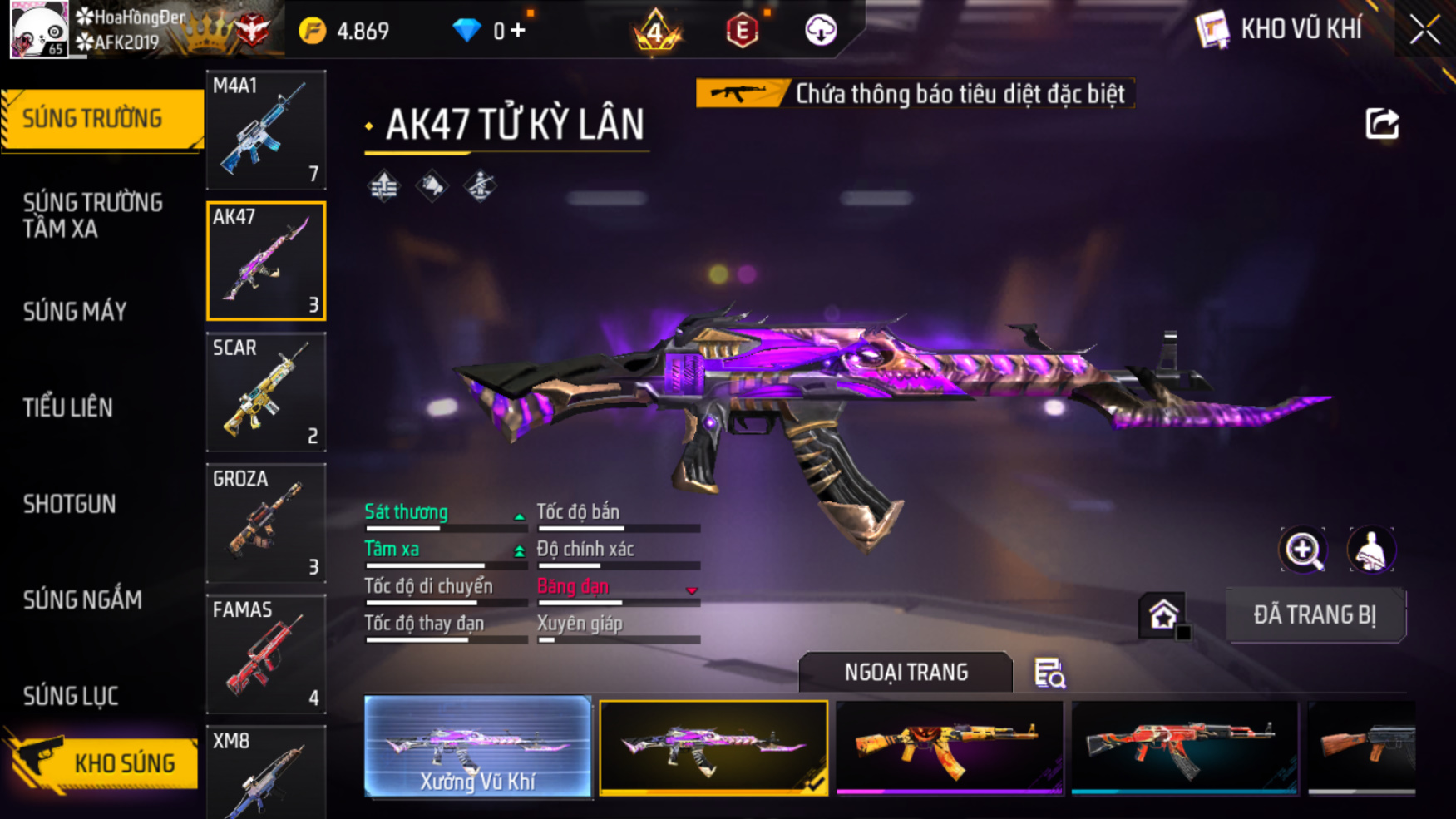Select the SCAR weapon tile
This screenshot has height=819, width=1456.
(x=266, y=392)
